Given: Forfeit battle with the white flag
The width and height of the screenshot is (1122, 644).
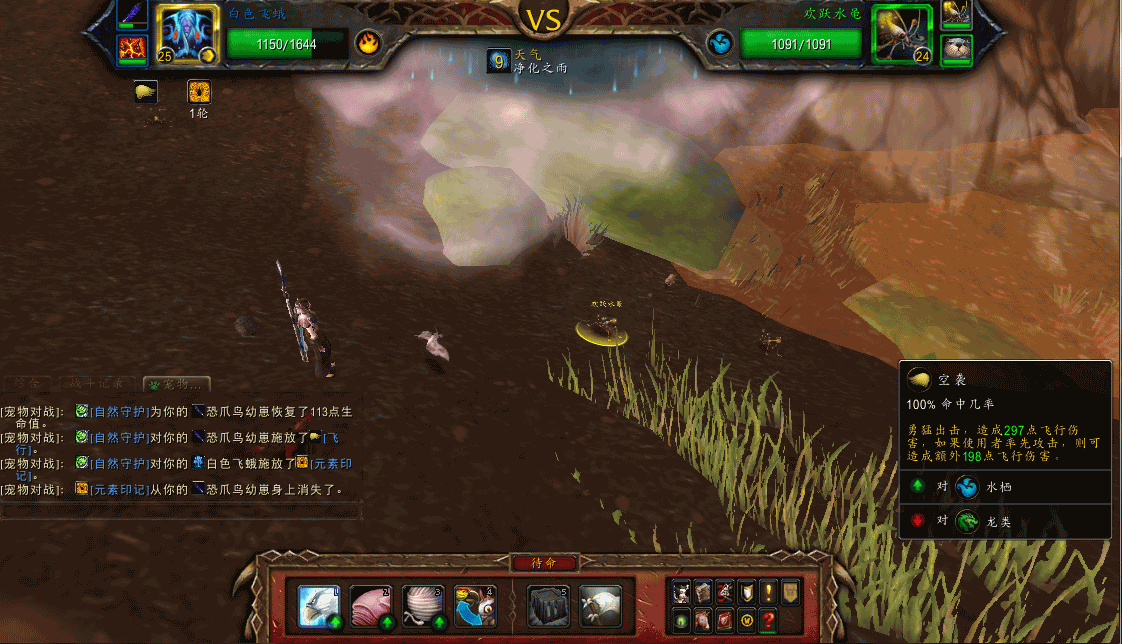Looking at the screenshot, I should click(x=601, y=606).
